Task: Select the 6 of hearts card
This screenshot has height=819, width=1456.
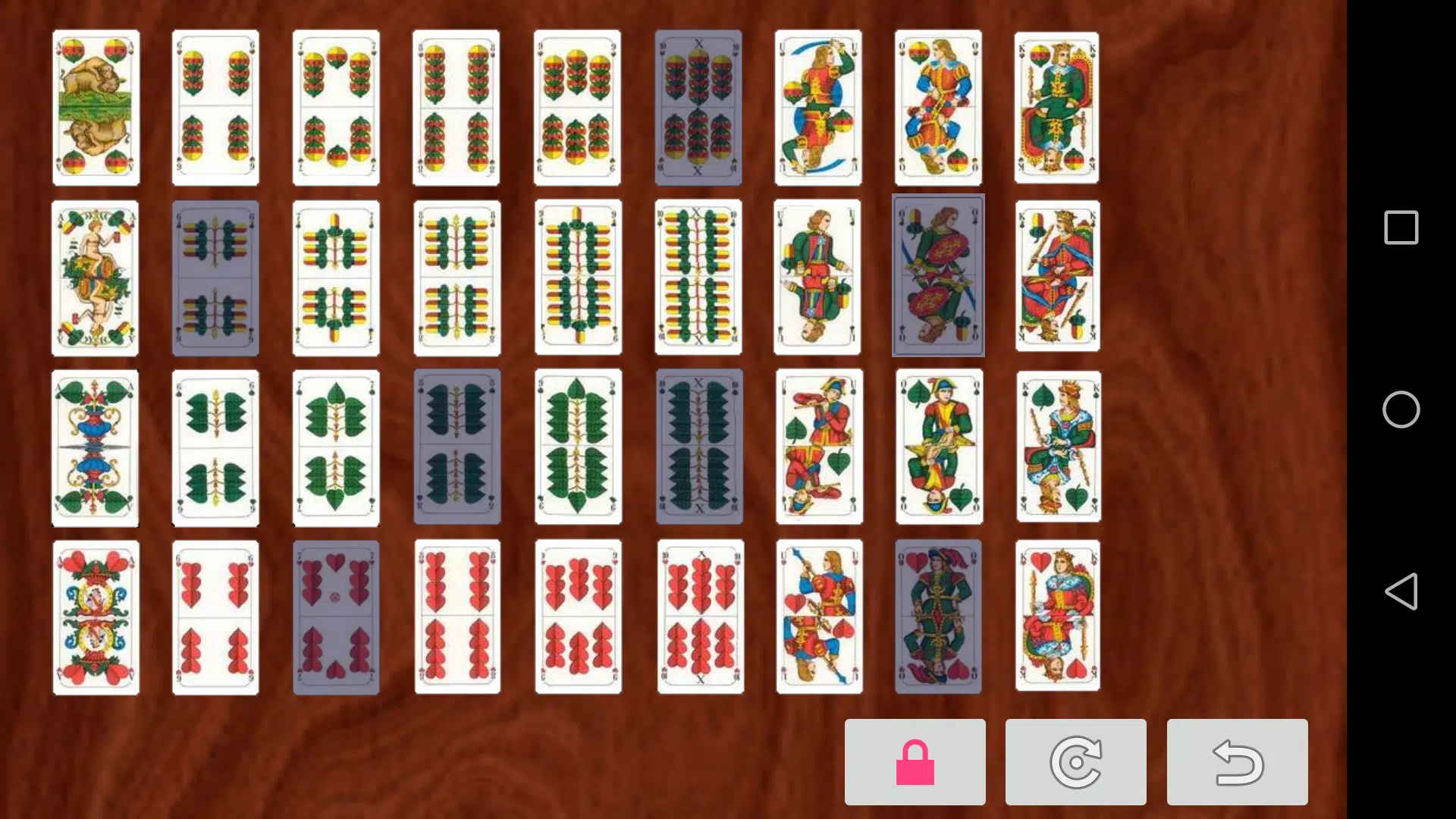Action: pyautogui.click(x=215, y=616)
